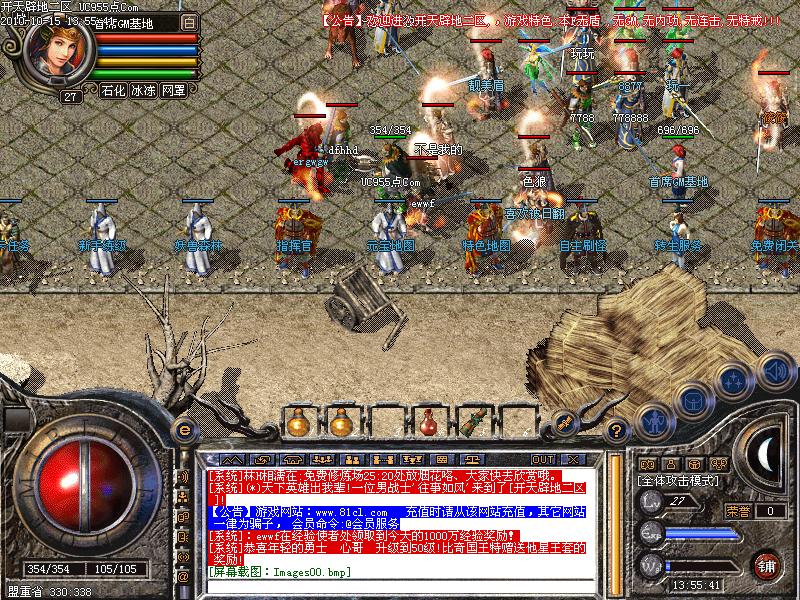This screenshot has width=800, height=600.
Task: Toggle the 冰冻 button under the portrait
Action: pos(143,90)
